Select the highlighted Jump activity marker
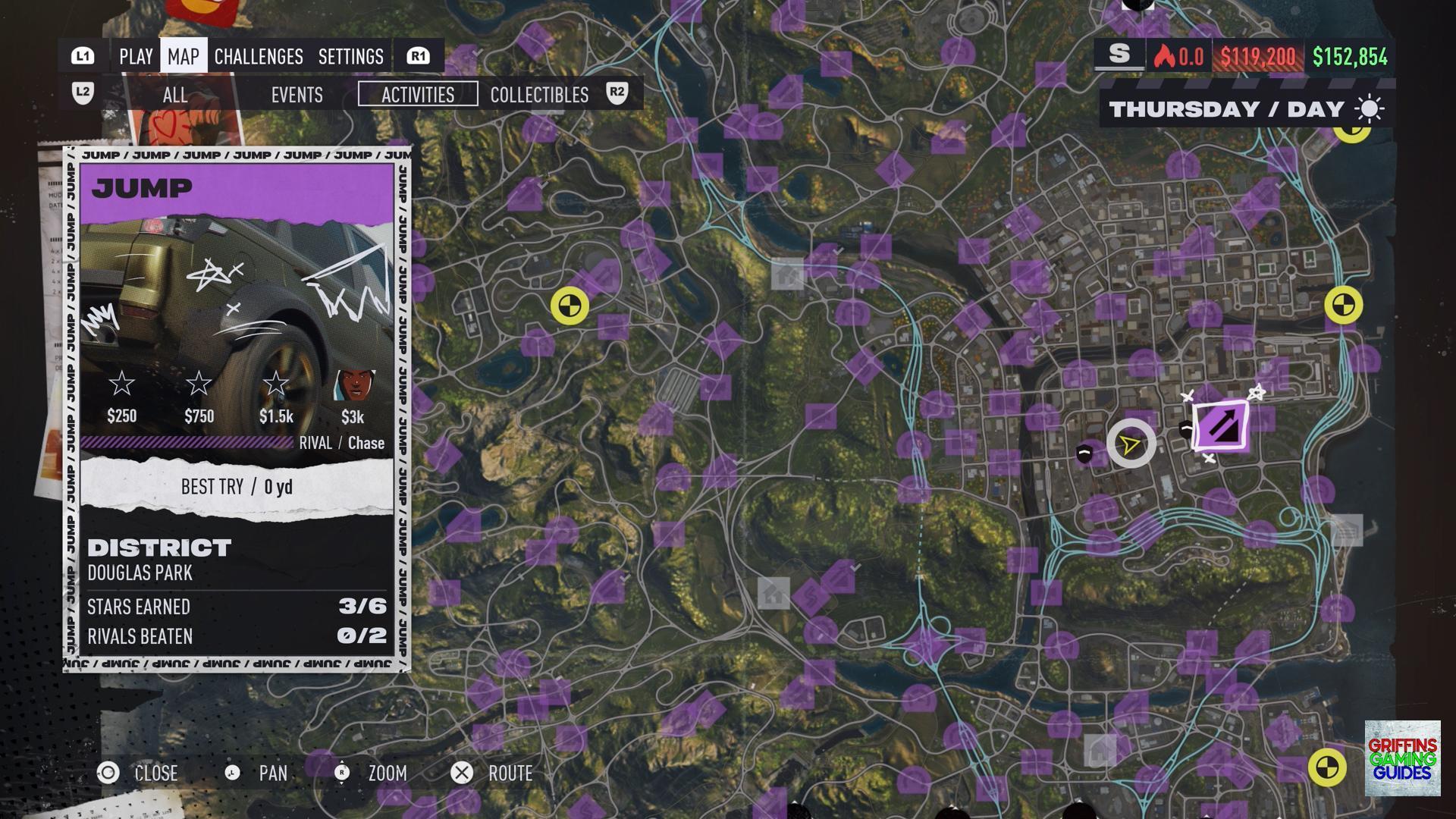Screen dimensions: 1456x819 (1221, 426)
